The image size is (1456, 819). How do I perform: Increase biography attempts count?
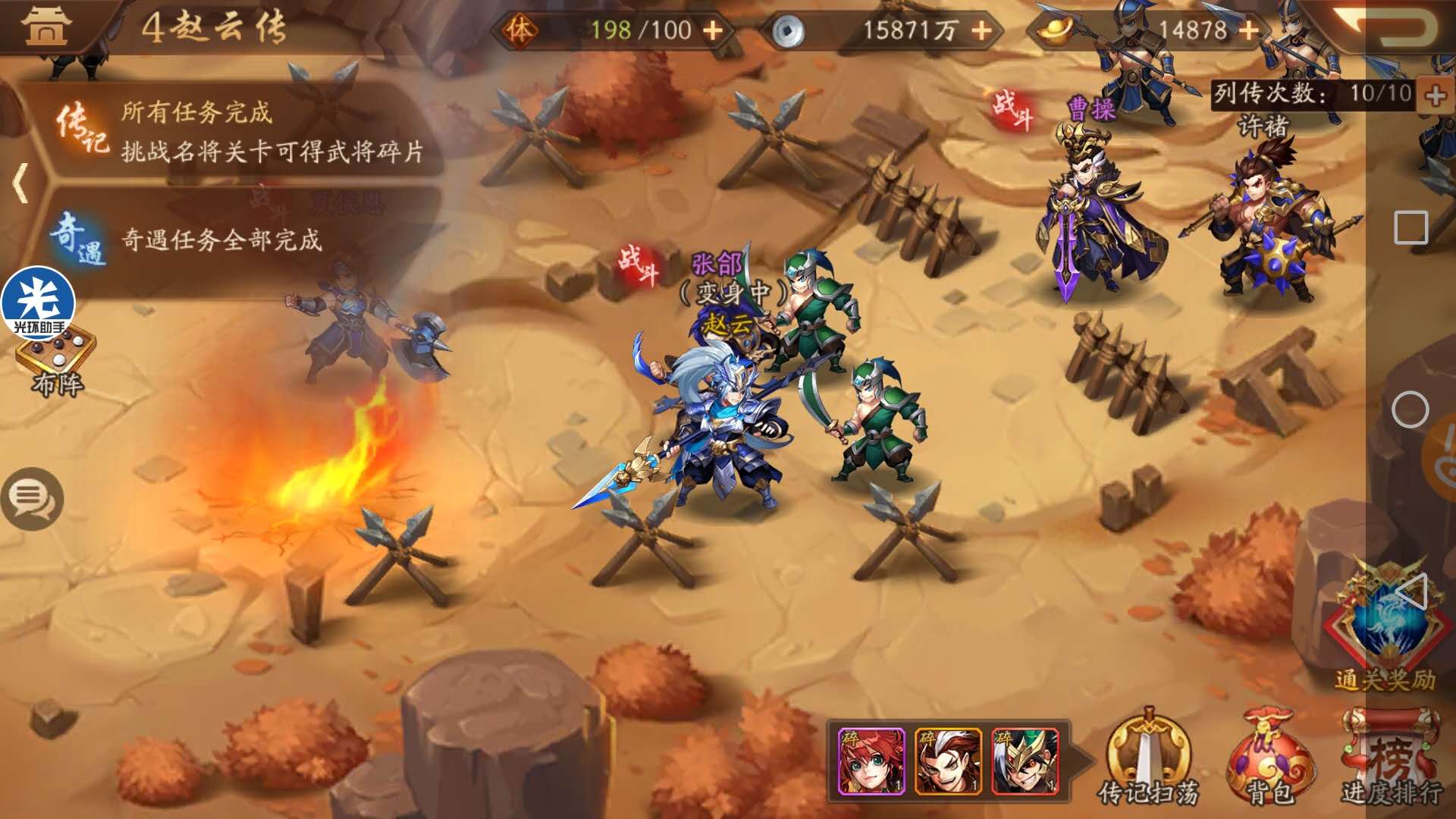[x=1435, y=96]
